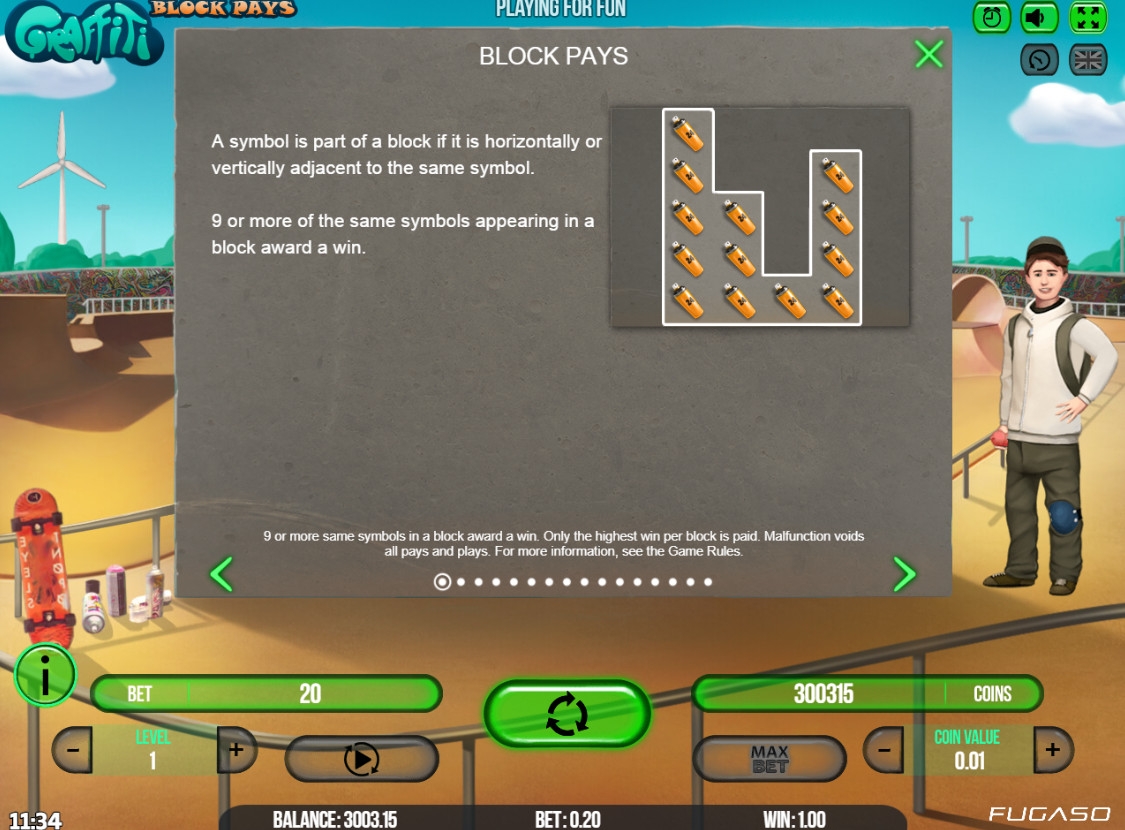Spin the reels with the green button
Image resolution: width=1125 pixels, height=830 pixels.
(x=567, y=714)
